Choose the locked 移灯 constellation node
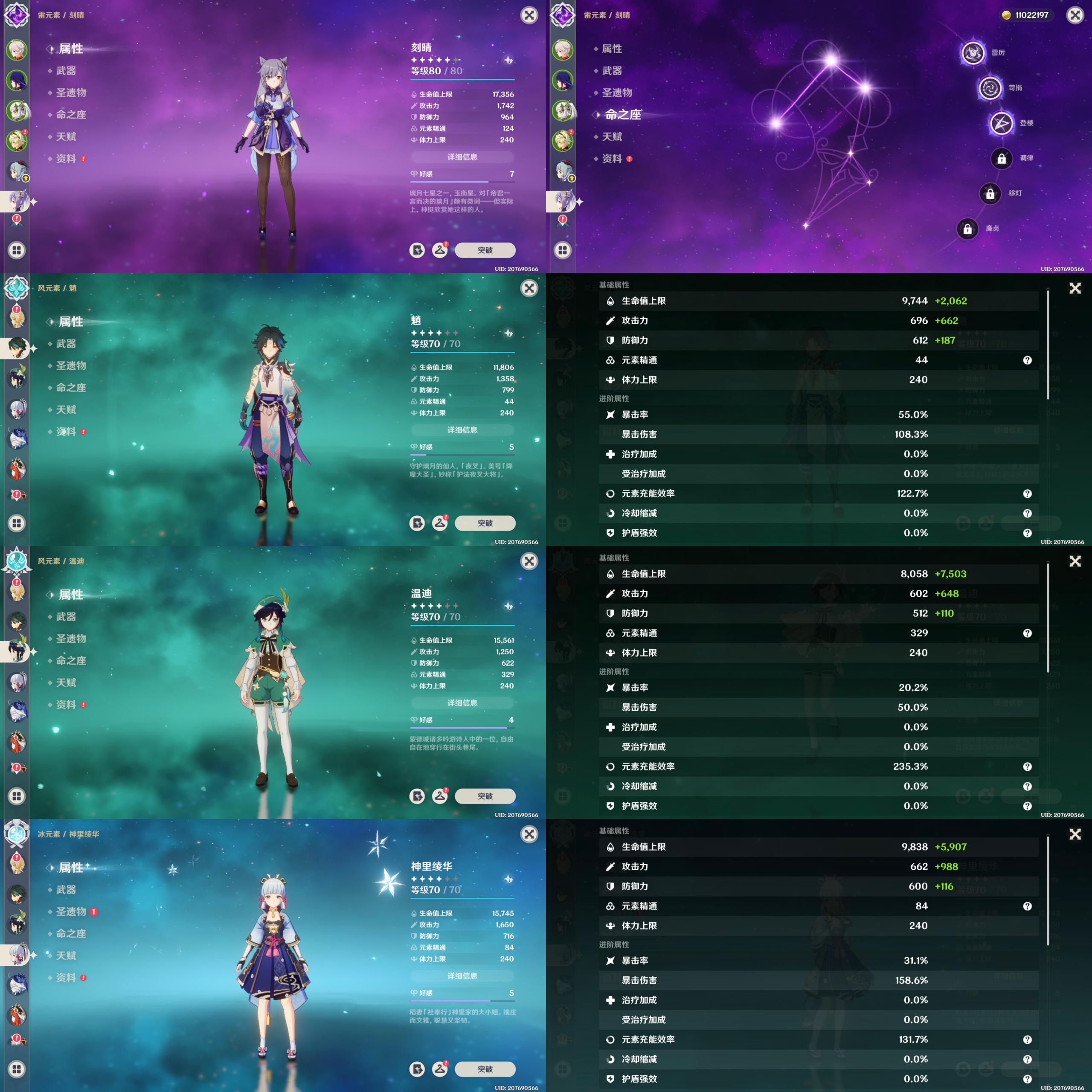This screenshot has width=1092, height=1092. 990,194
